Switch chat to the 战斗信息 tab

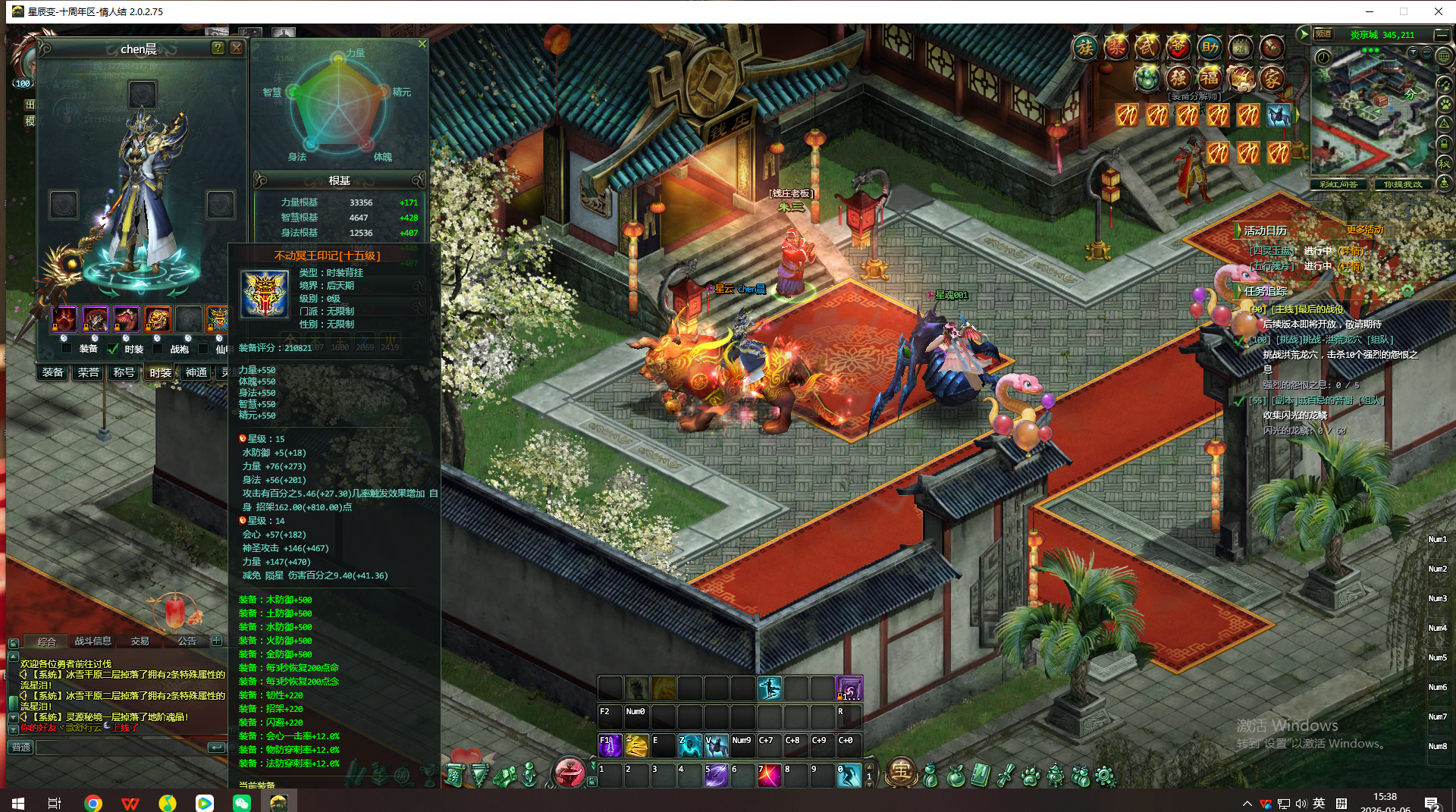(93, 641)
